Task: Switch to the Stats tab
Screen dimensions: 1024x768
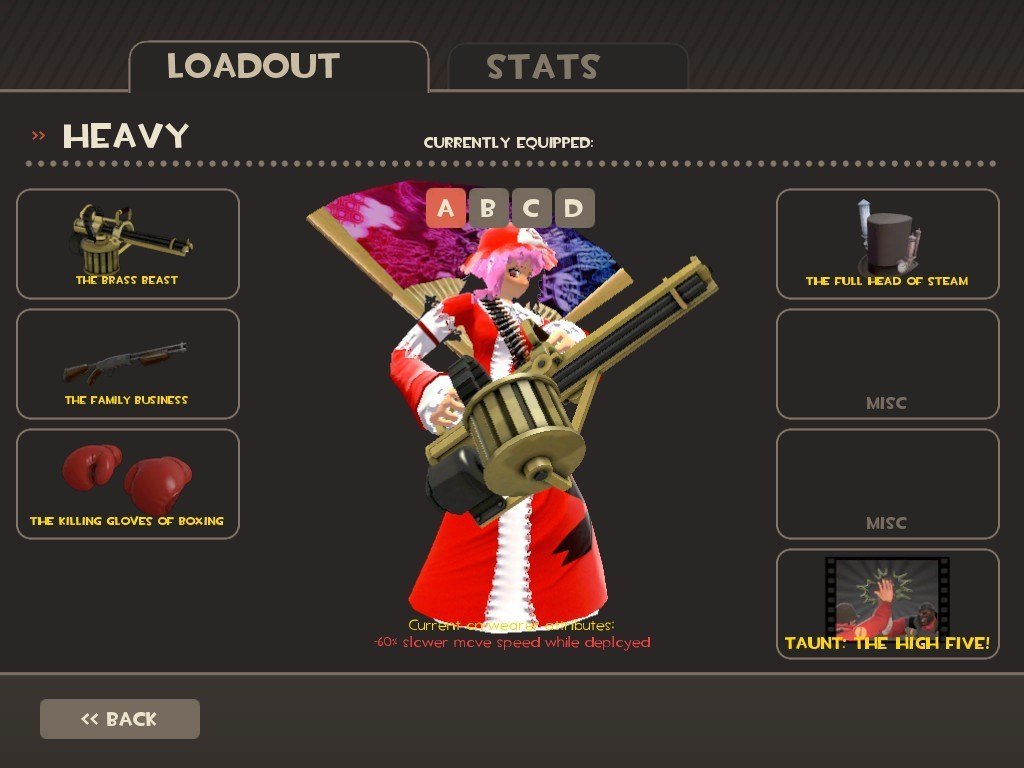Action: coord(567,67)
